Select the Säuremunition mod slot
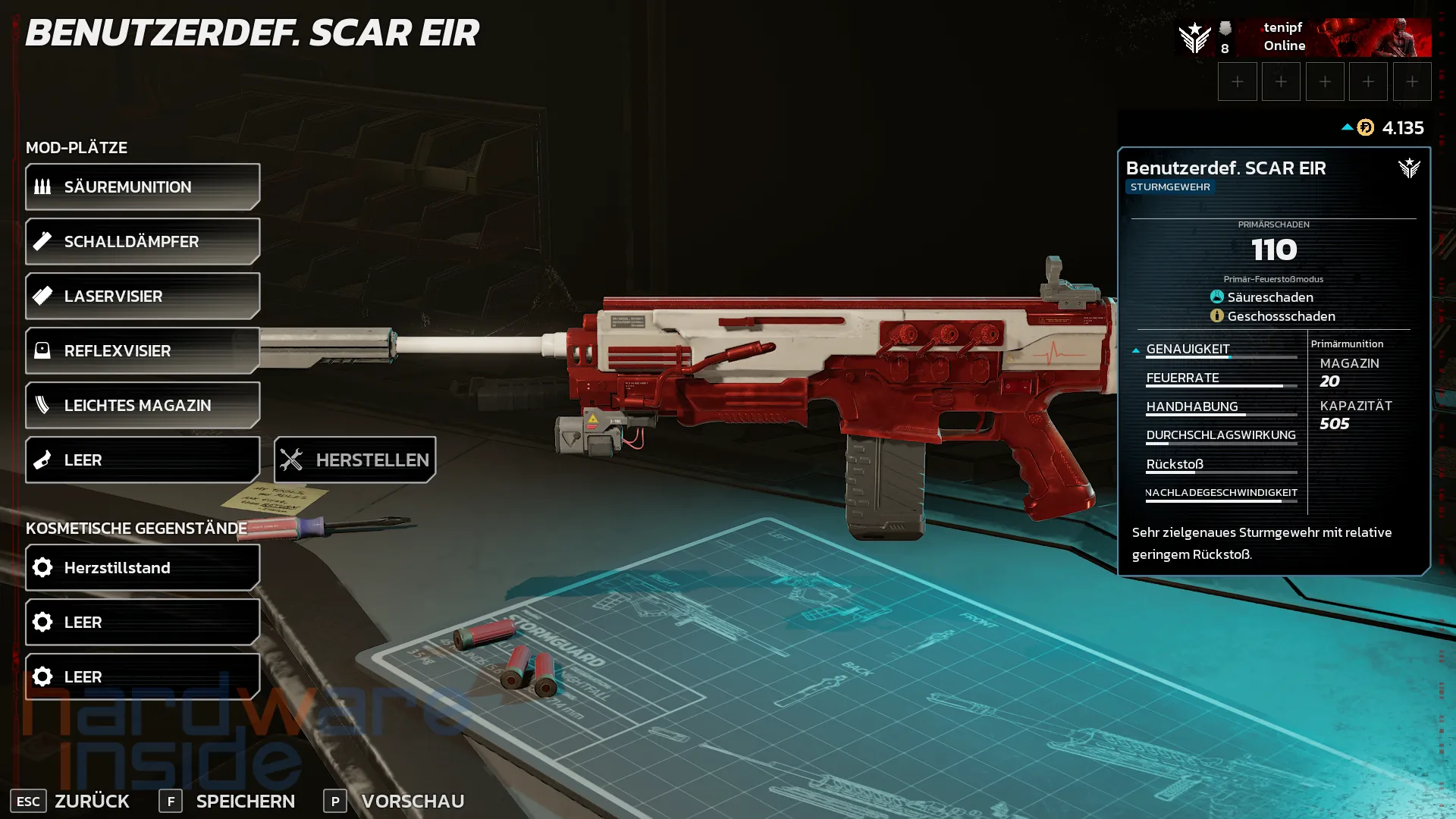 click(143, 187)
